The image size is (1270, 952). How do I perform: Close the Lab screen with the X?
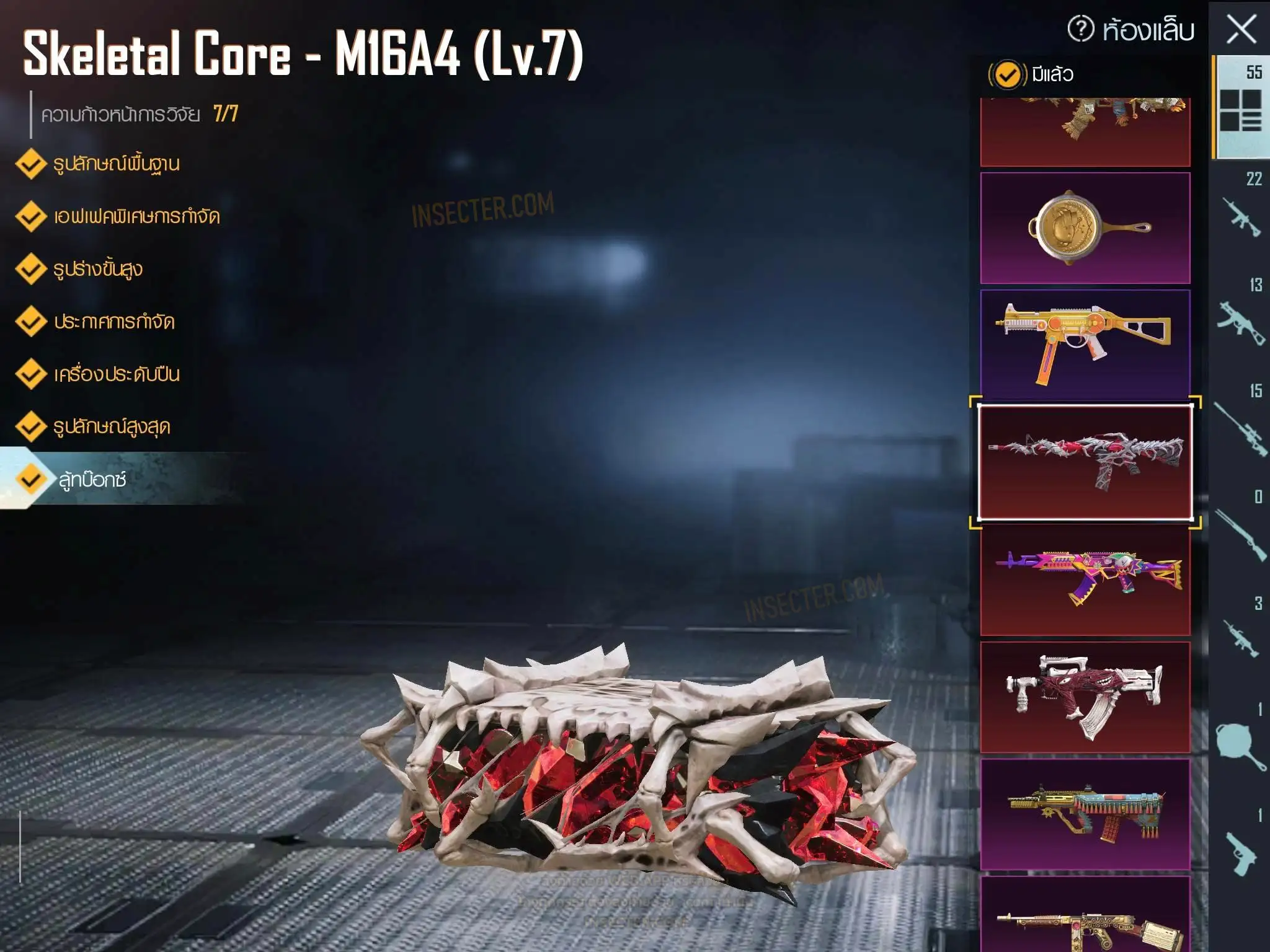pyautogui.click(x=1241, y=29)
